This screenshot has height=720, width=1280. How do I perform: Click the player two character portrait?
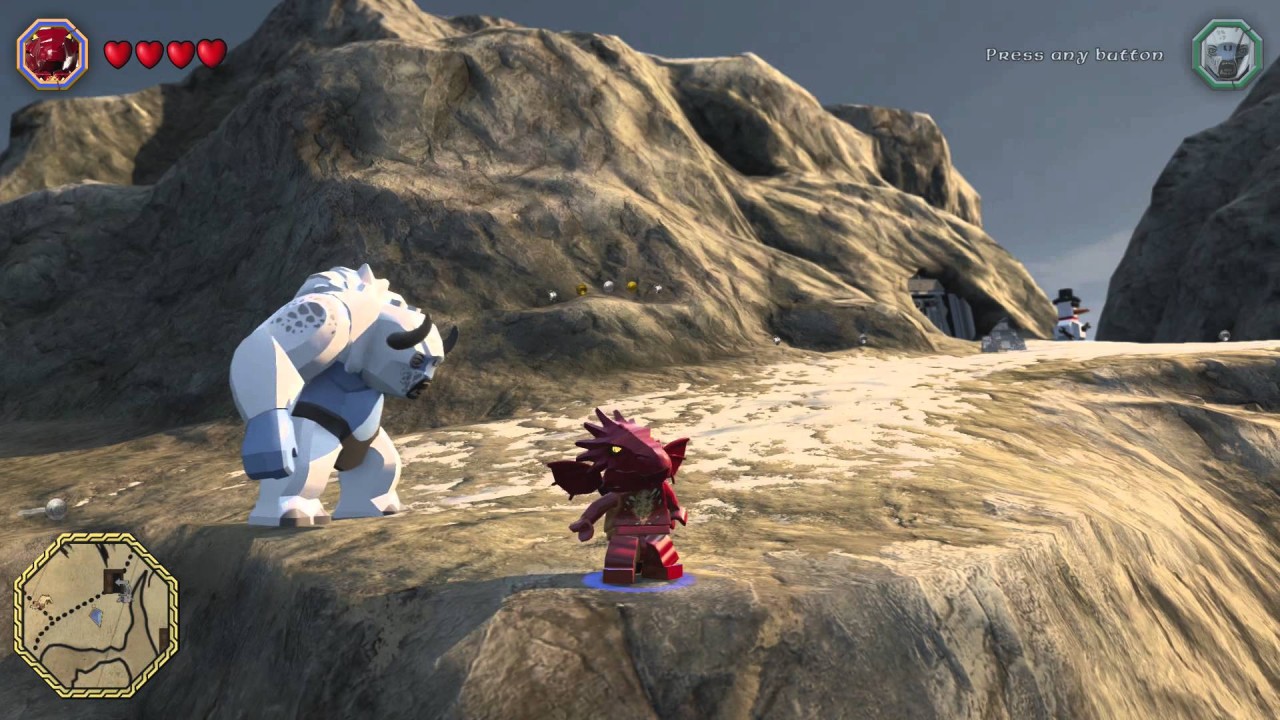(1226, 54)
